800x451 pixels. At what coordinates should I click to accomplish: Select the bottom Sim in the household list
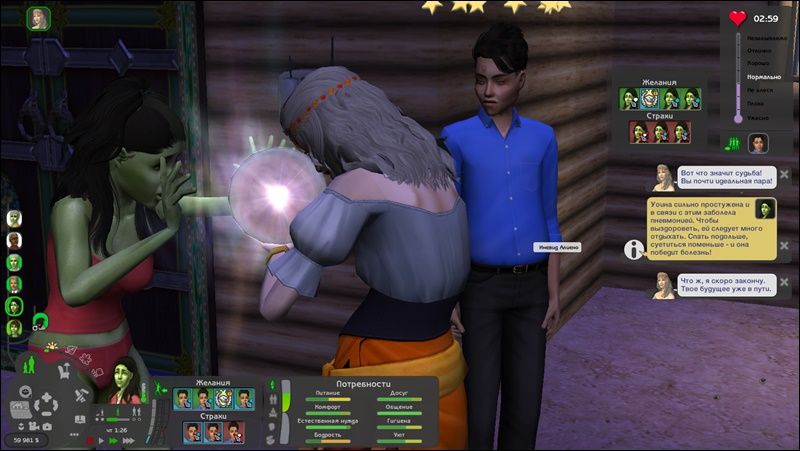(x=14, y=327)
